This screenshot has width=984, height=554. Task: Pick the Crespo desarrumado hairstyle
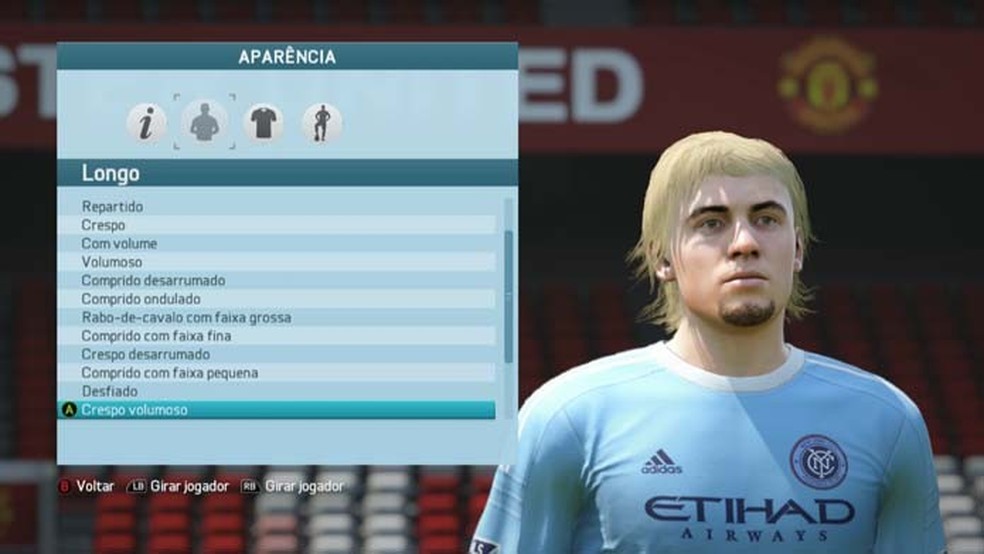tap(146, 354)
